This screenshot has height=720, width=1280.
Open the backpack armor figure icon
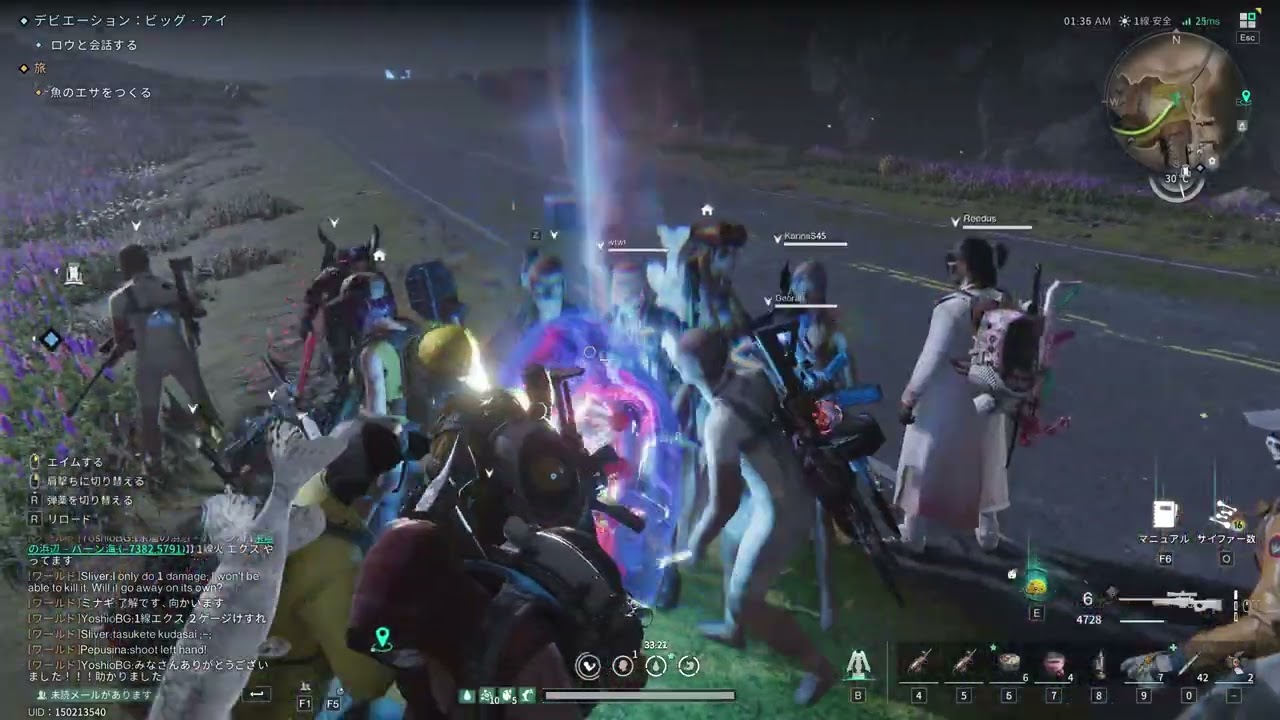(857, 664)
